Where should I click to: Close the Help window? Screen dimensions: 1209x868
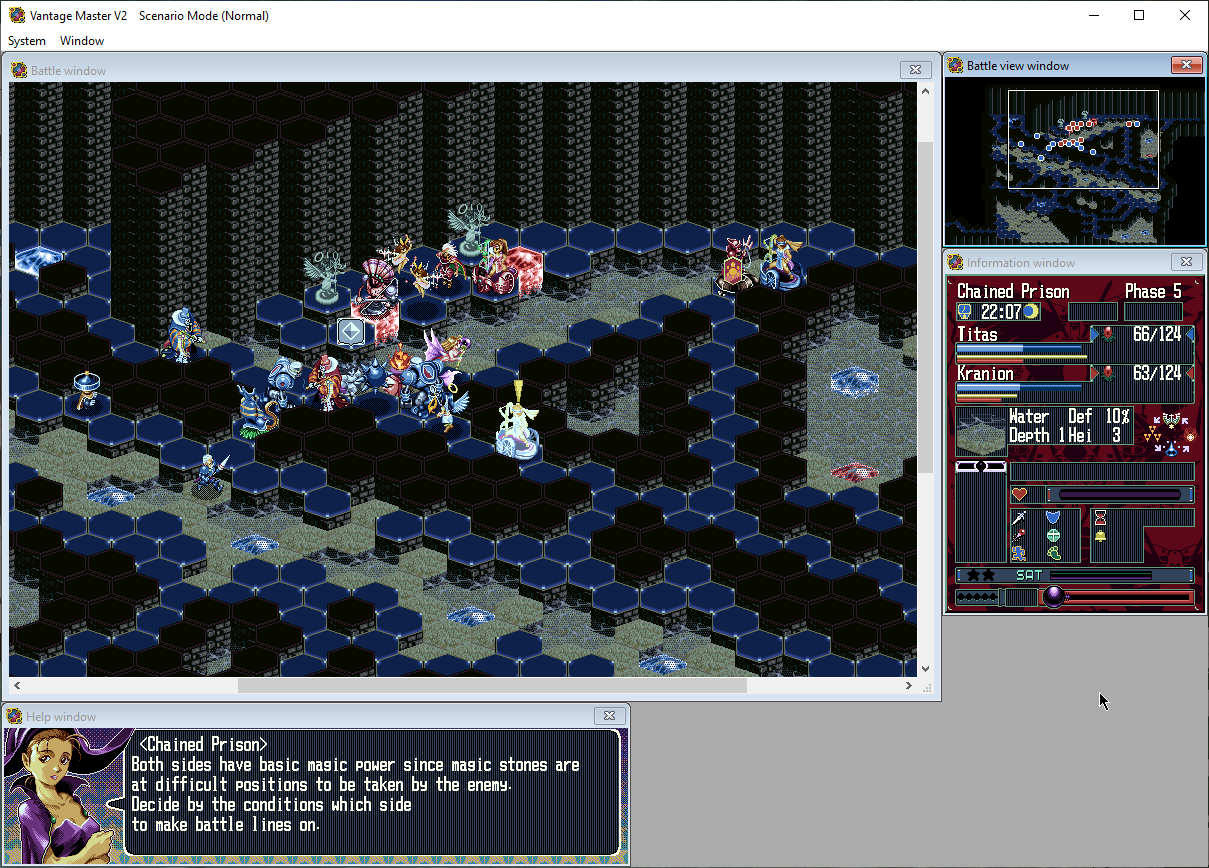tap(609, 716)
